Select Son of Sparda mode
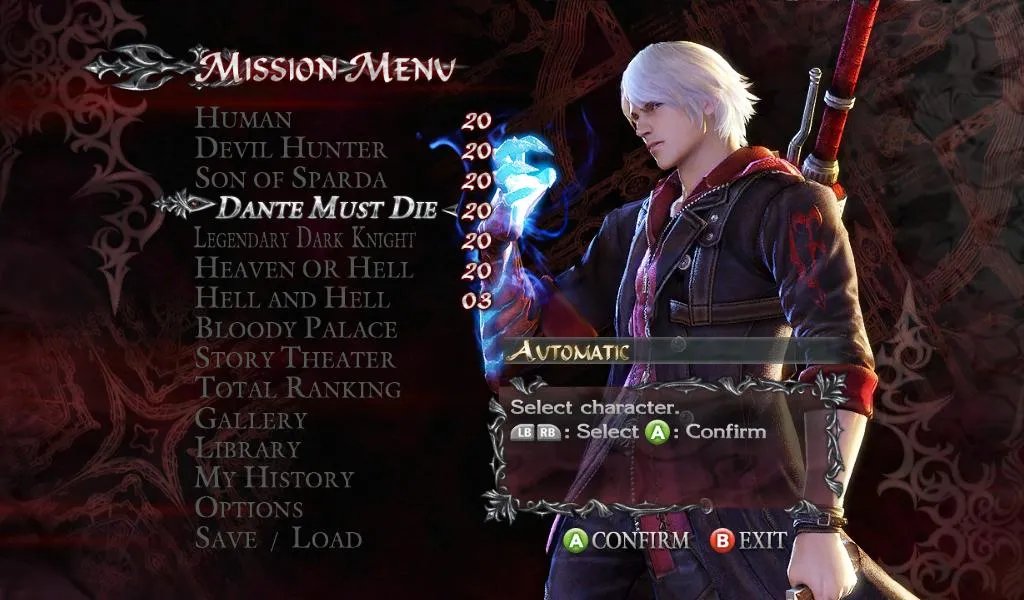The width and height of the screenshot is (1024, 600). (290, 179)
